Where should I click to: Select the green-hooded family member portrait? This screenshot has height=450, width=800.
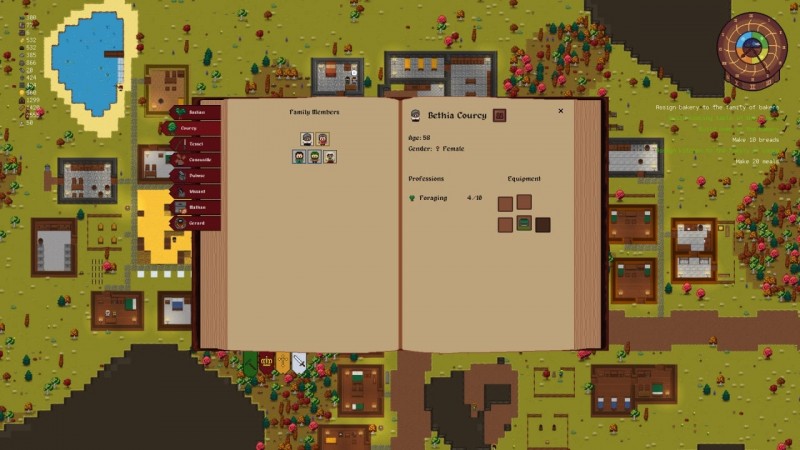(314, 157)
